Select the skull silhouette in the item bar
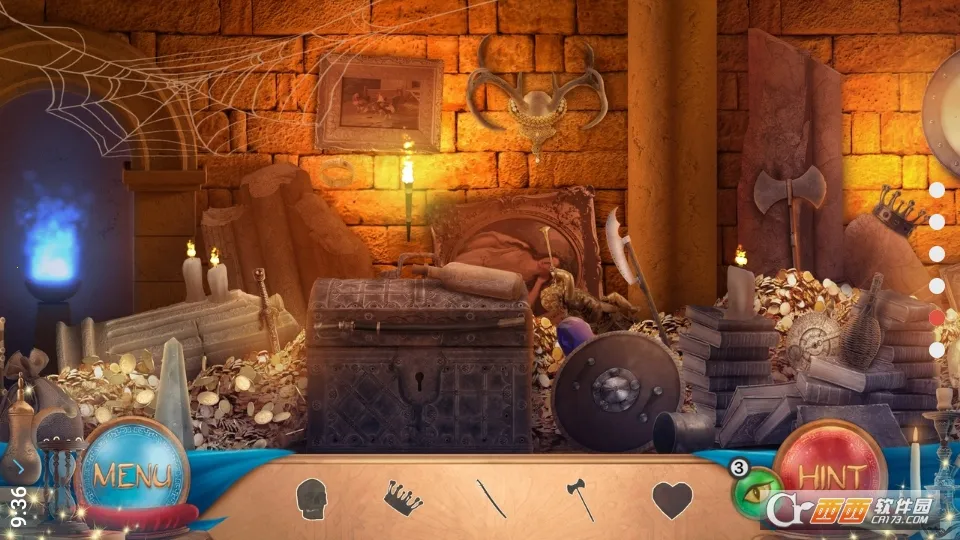 click(312, 496)
